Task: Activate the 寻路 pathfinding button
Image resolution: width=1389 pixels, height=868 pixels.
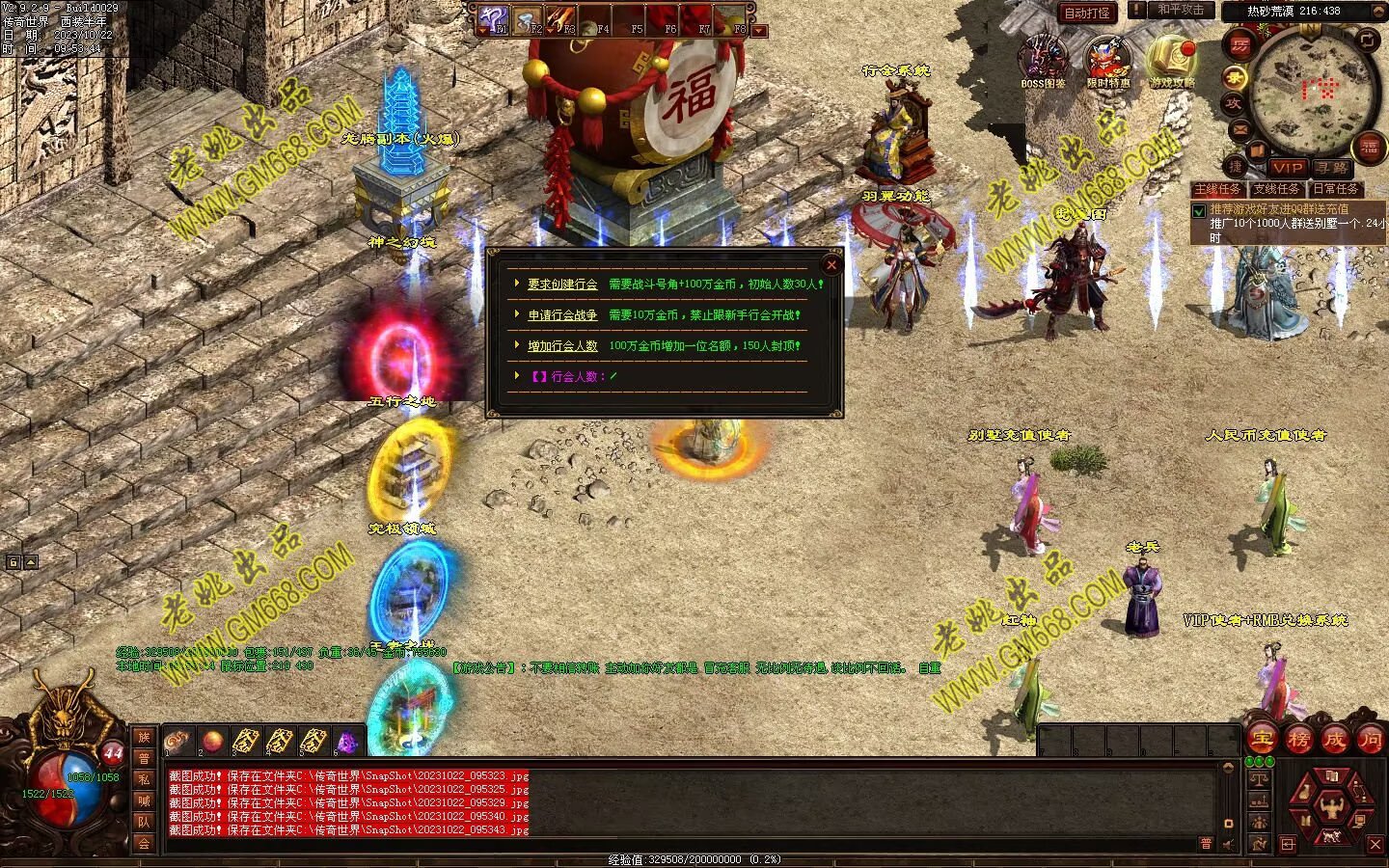Action: point(1330,169)
